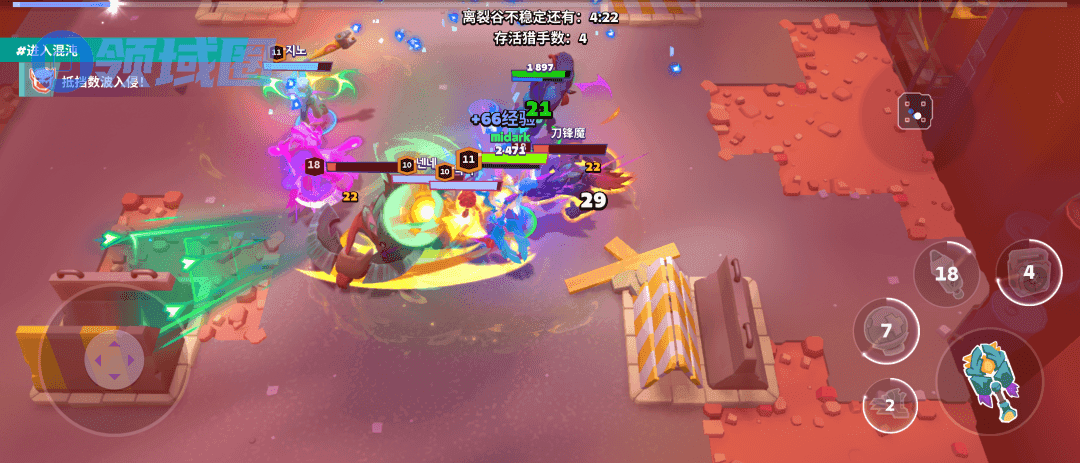The width and height of the screenshot is (1080, 463).
Task: Tap the main attack button with the teal weapon
Action: 988,381
